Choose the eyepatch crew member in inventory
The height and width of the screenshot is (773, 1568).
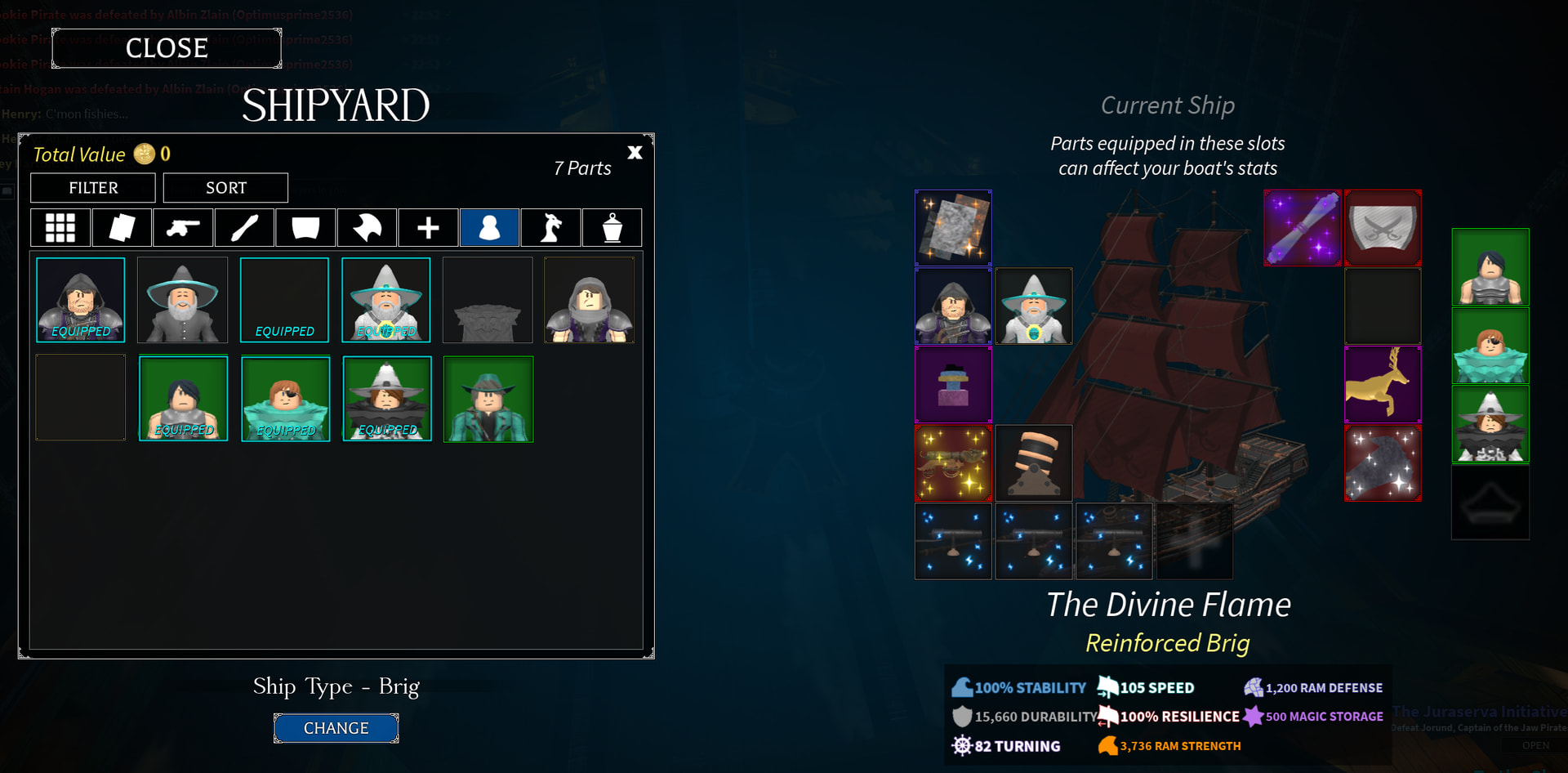286,399
